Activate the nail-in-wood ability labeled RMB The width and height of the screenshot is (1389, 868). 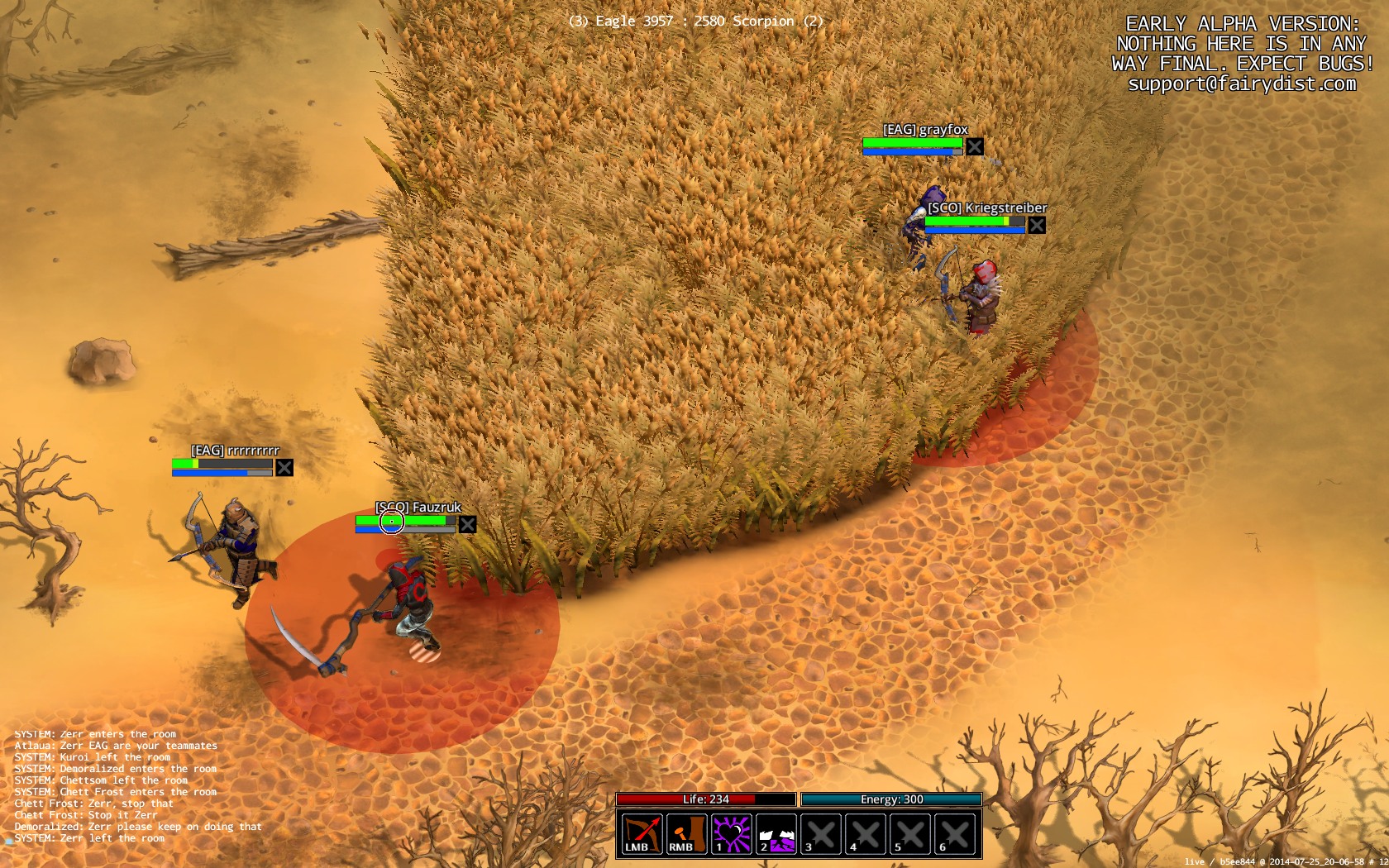click(x=687, y=833)
